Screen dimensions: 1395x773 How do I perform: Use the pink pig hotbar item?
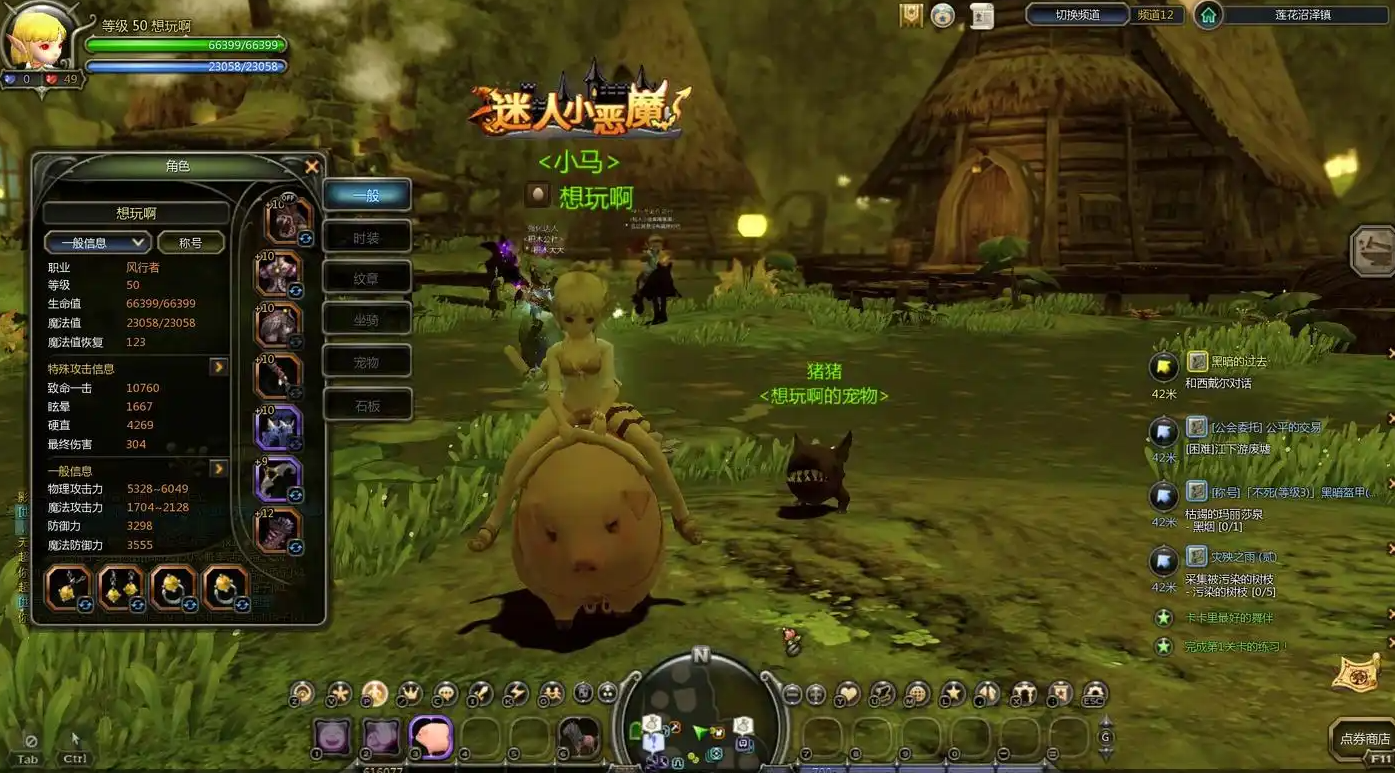coord(432,737)
